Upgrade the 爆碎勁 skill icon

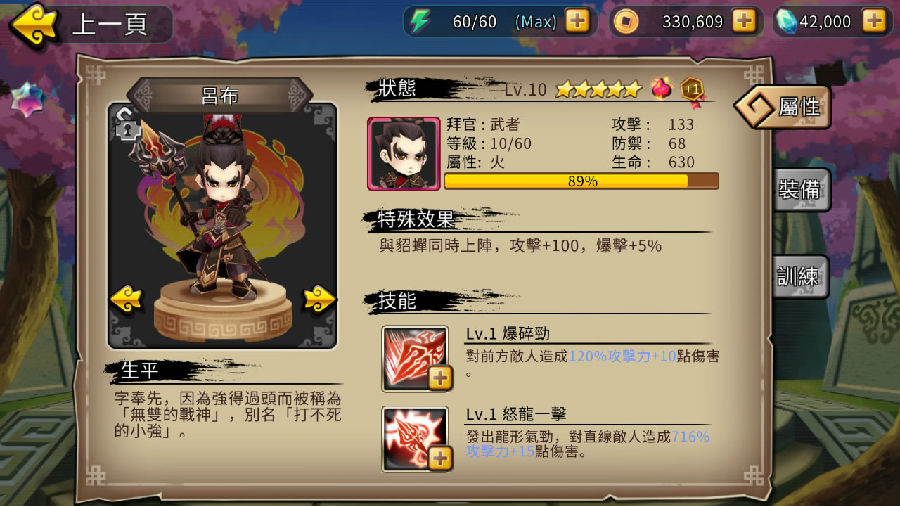[x=440, y=377]
